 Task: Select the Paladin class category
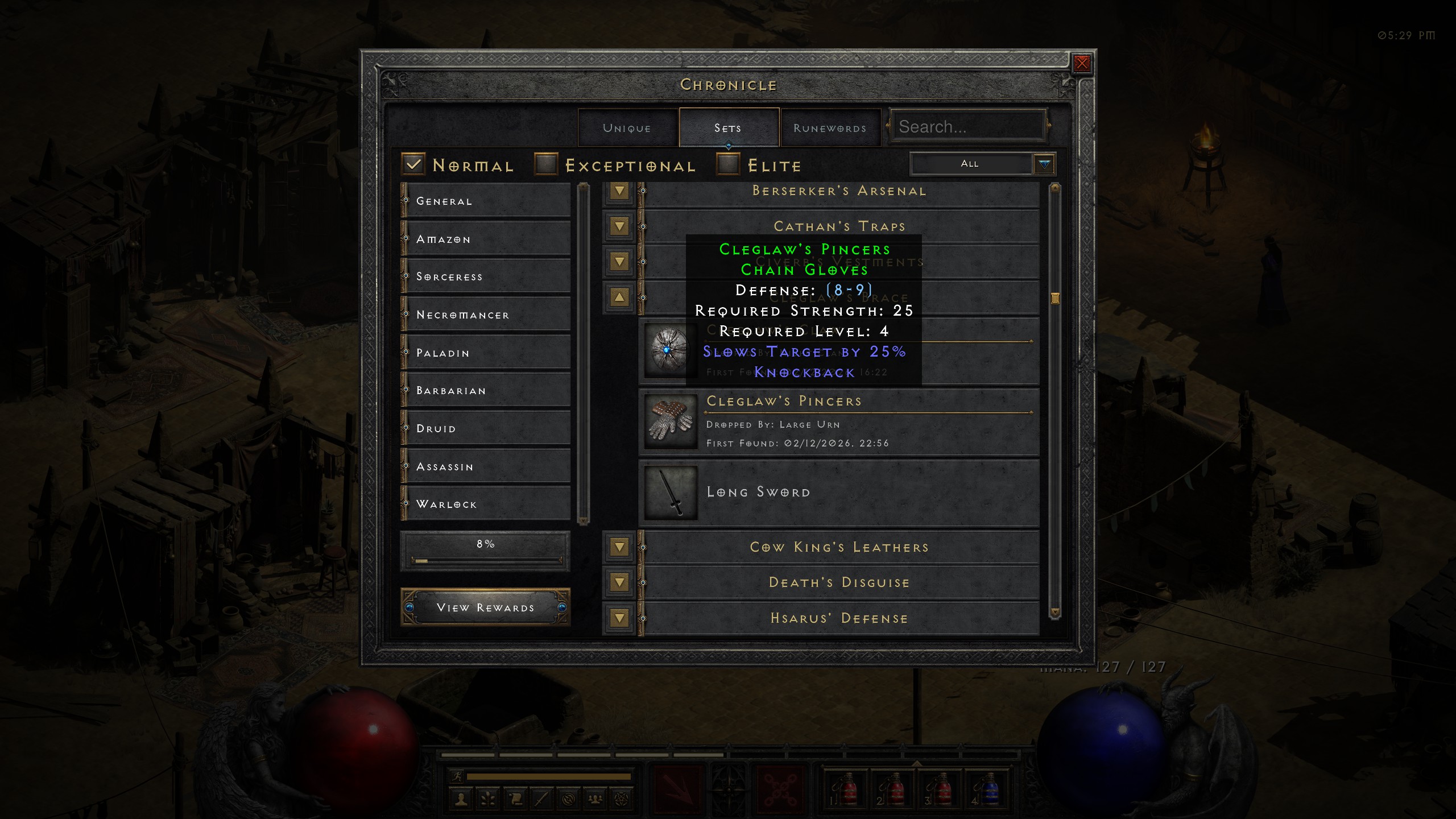pos(486,353)
